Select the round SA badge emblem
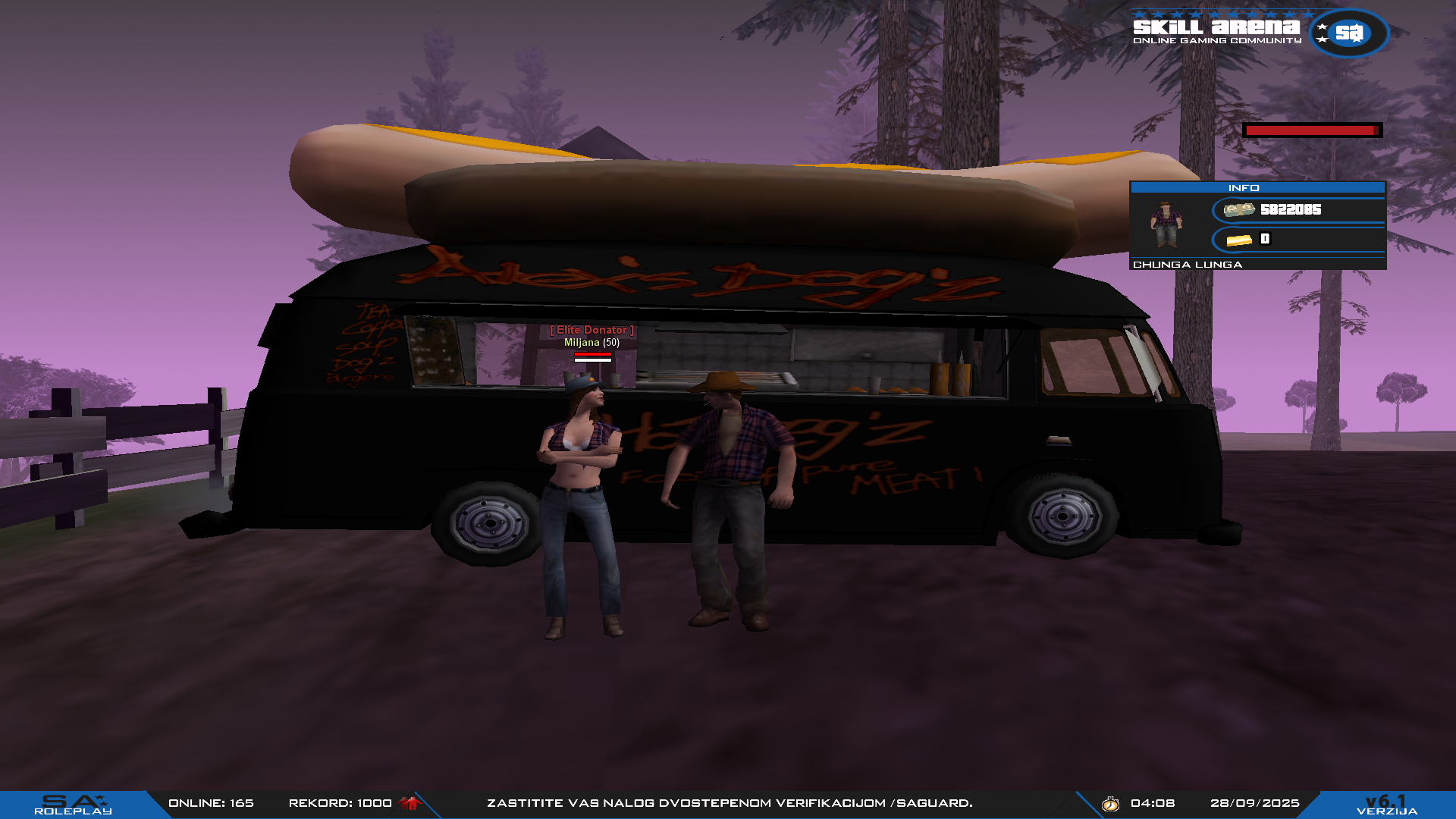The image size is (1456, 819). [1348, 33]
